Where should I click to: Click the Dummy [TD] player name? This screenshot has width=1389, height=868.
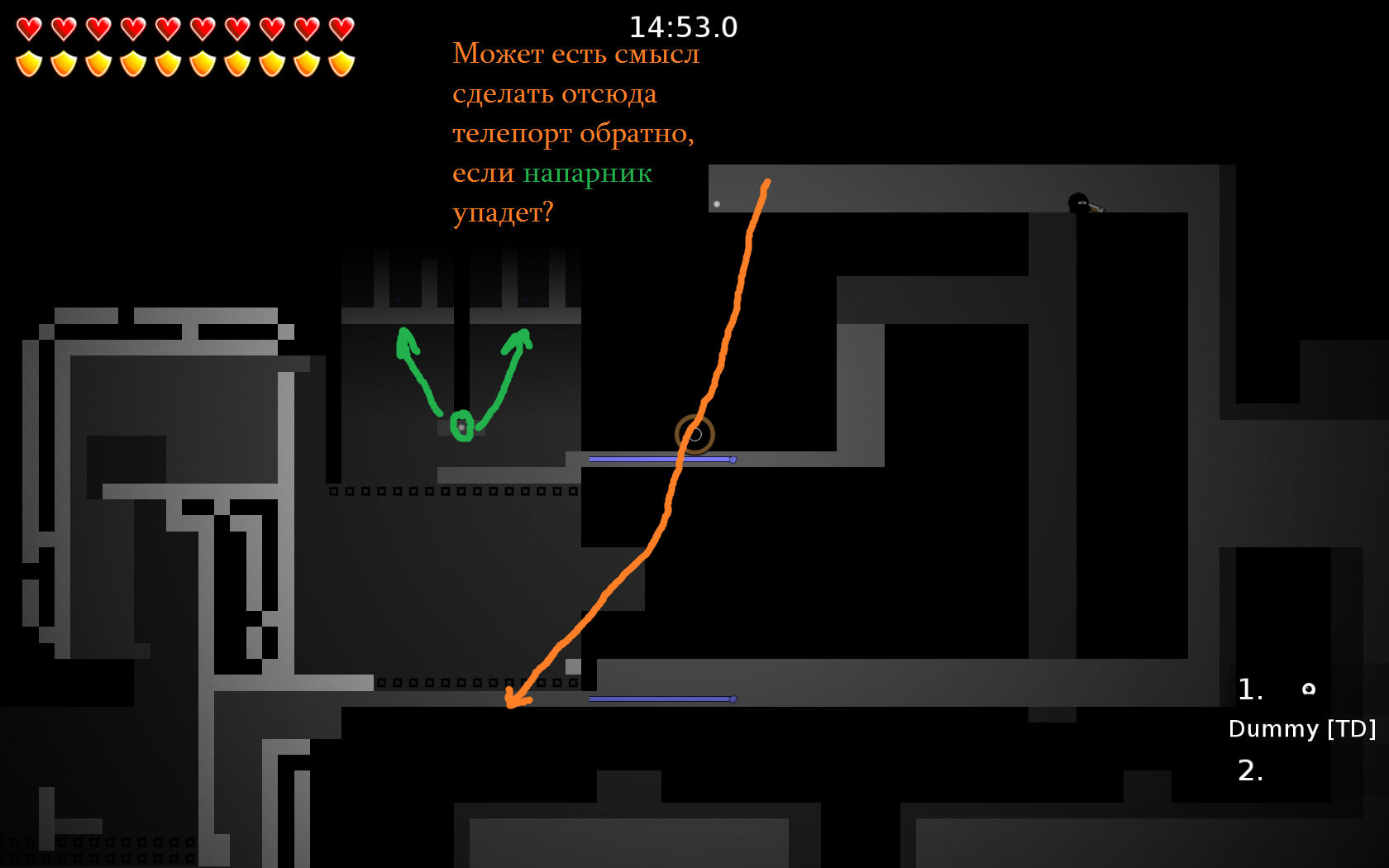[x=1302, y=729]
